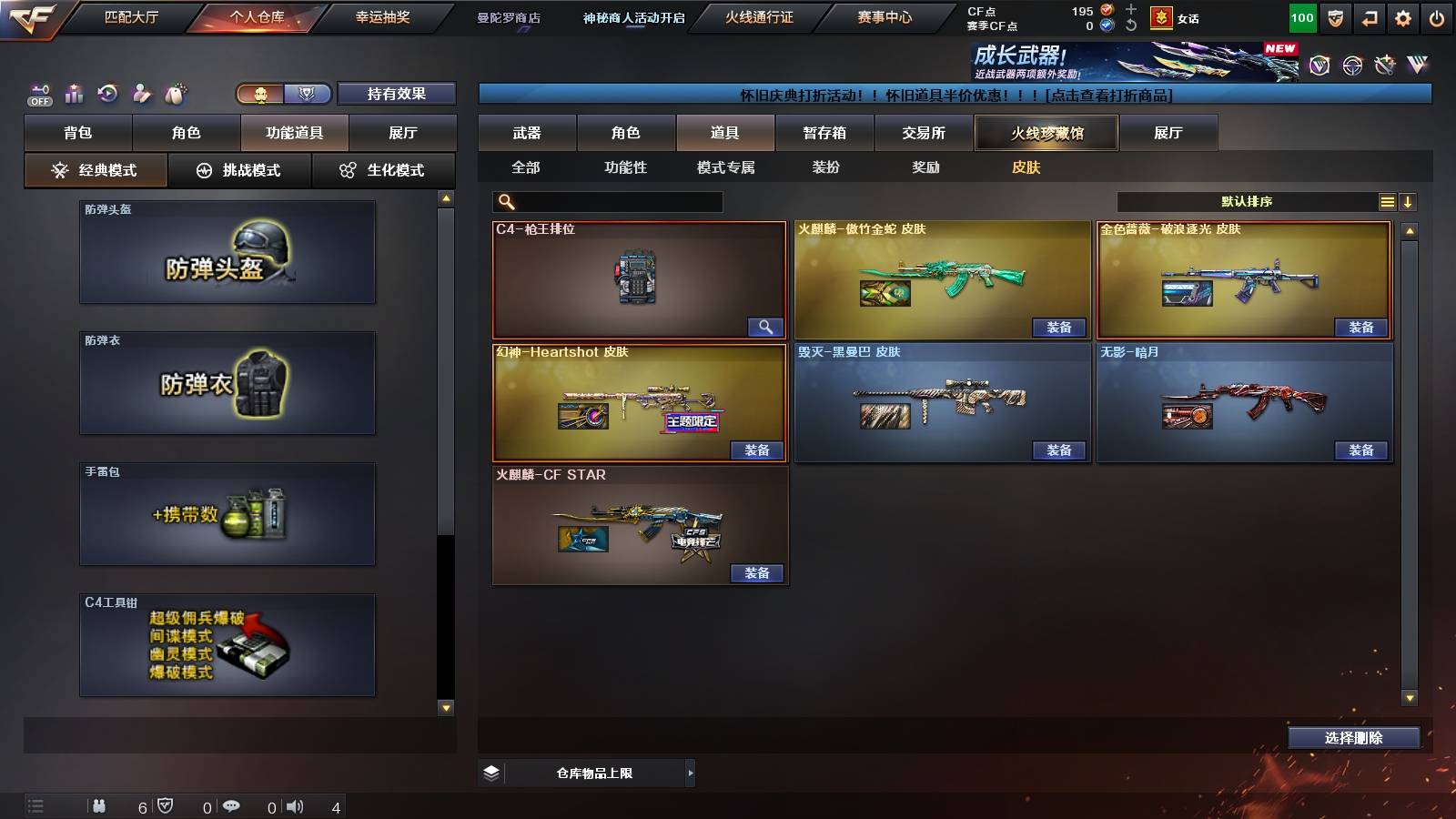
Task: Click the magnifier icon on C4-枪王排位 item card
Action: point(765,326)
